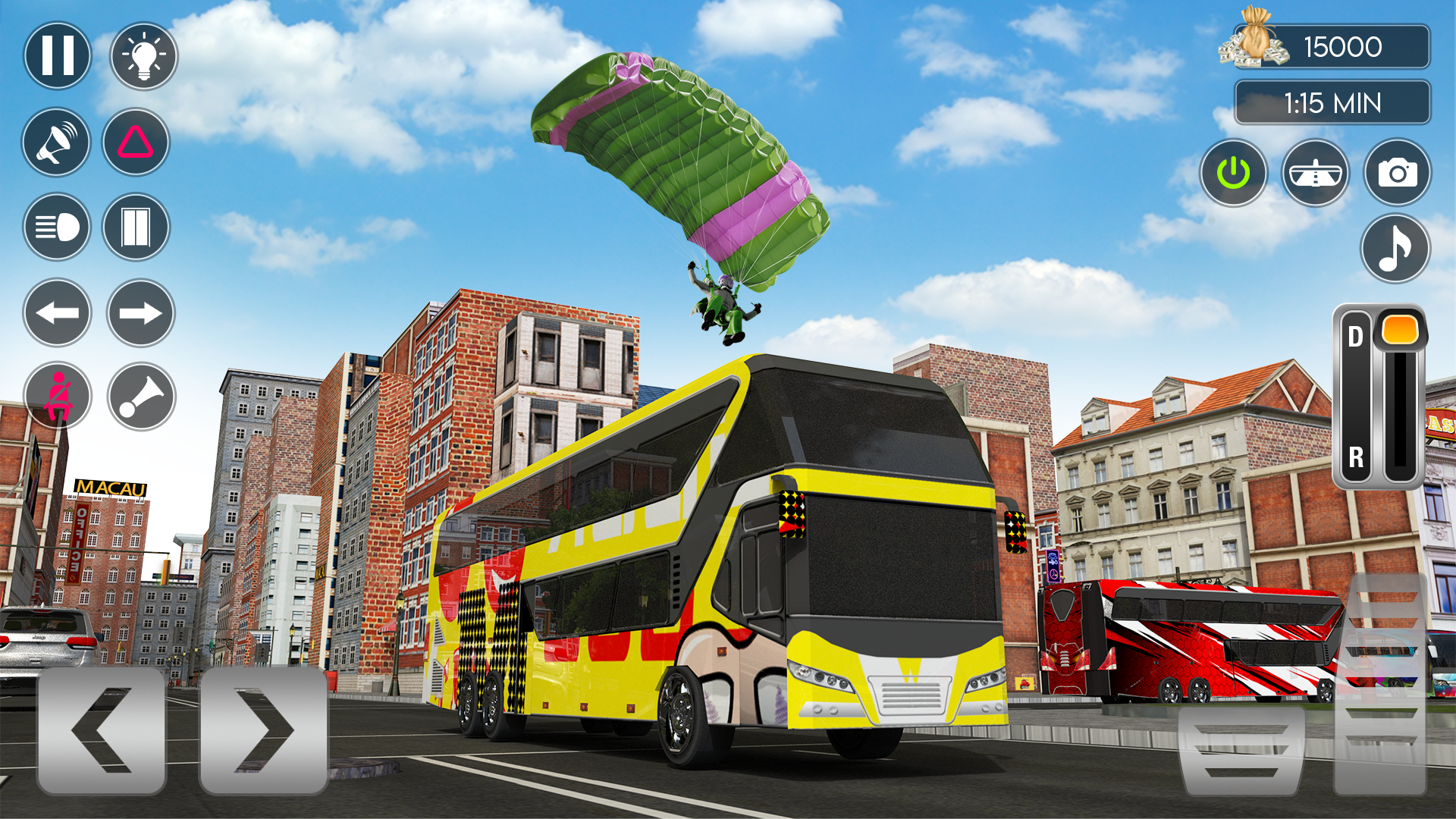1456x819 pixels.
Task: Activate the left turn indicator
Action: pos(57,312)
